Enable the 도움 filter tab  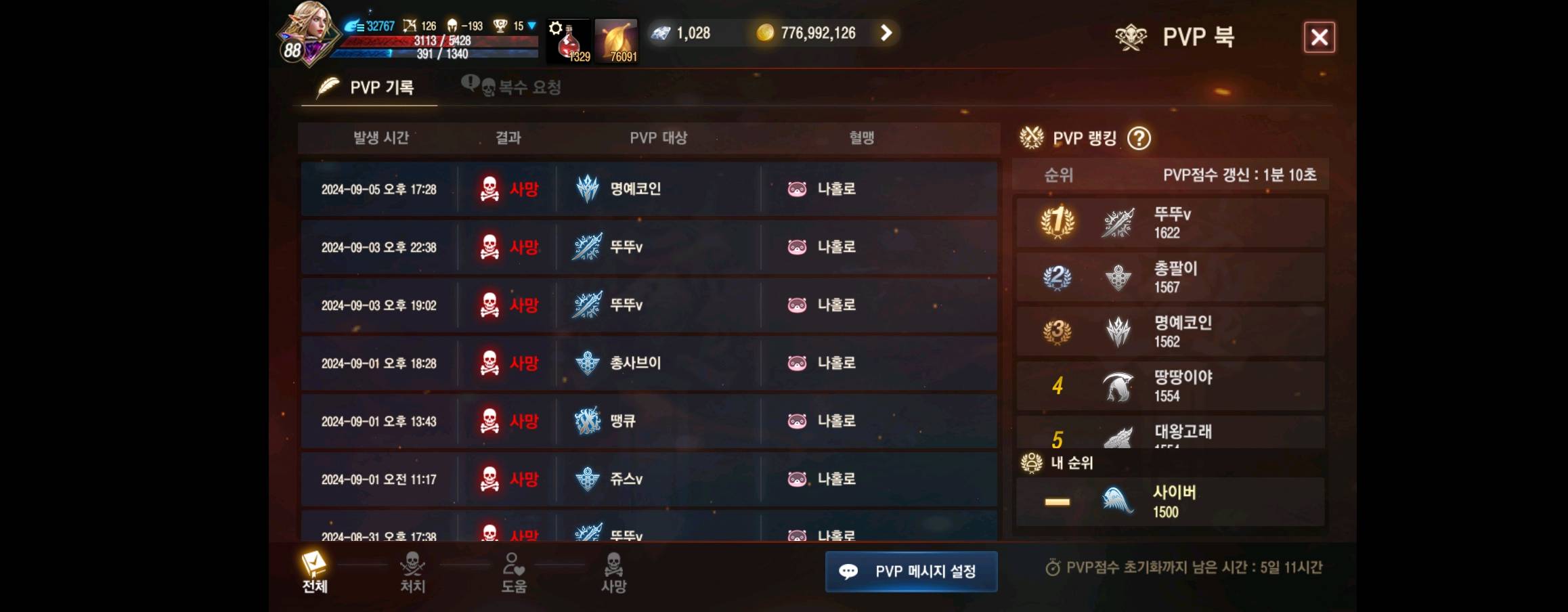[513, 572]
